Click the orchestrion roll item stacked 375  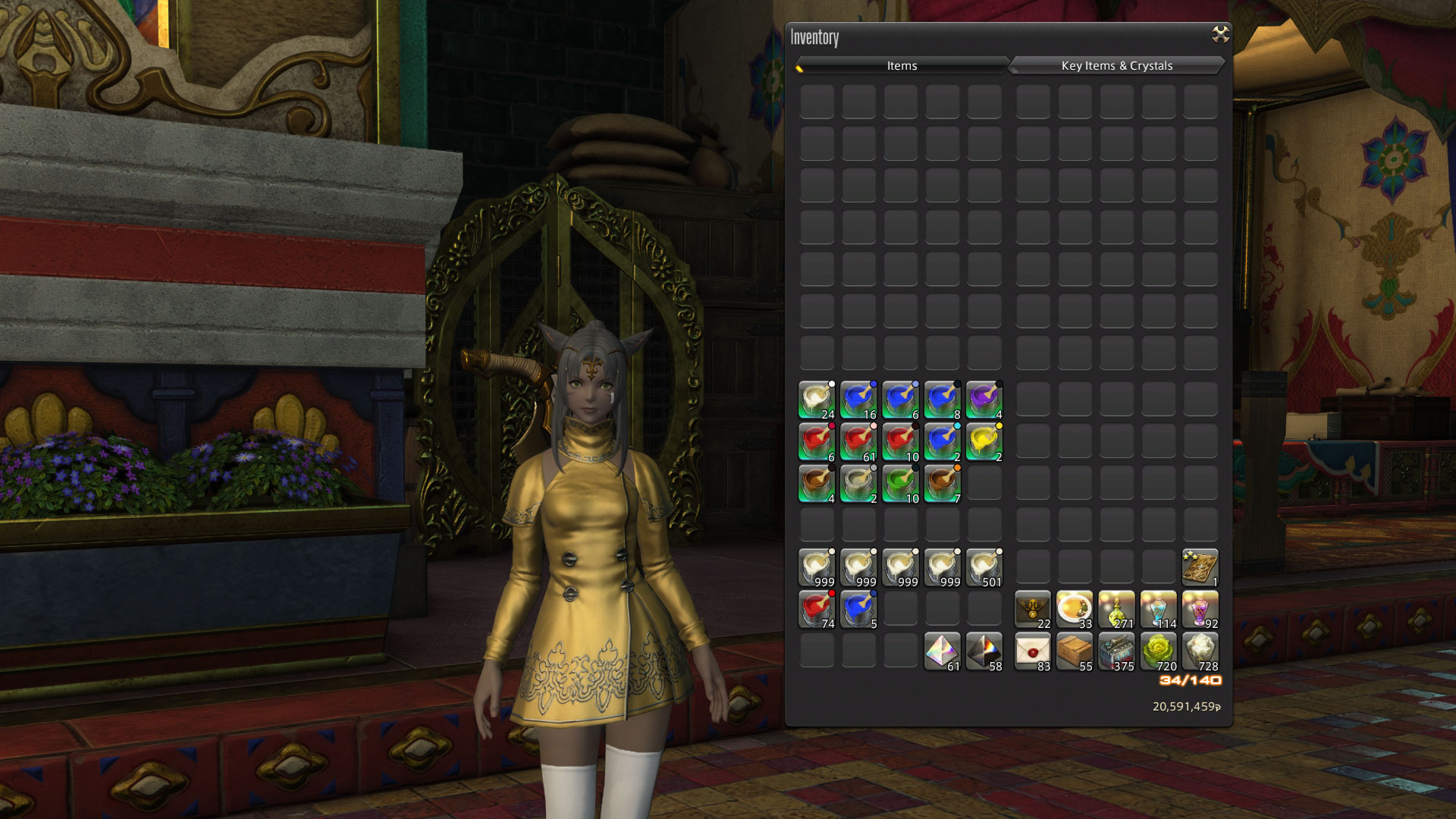[1117, 651]
